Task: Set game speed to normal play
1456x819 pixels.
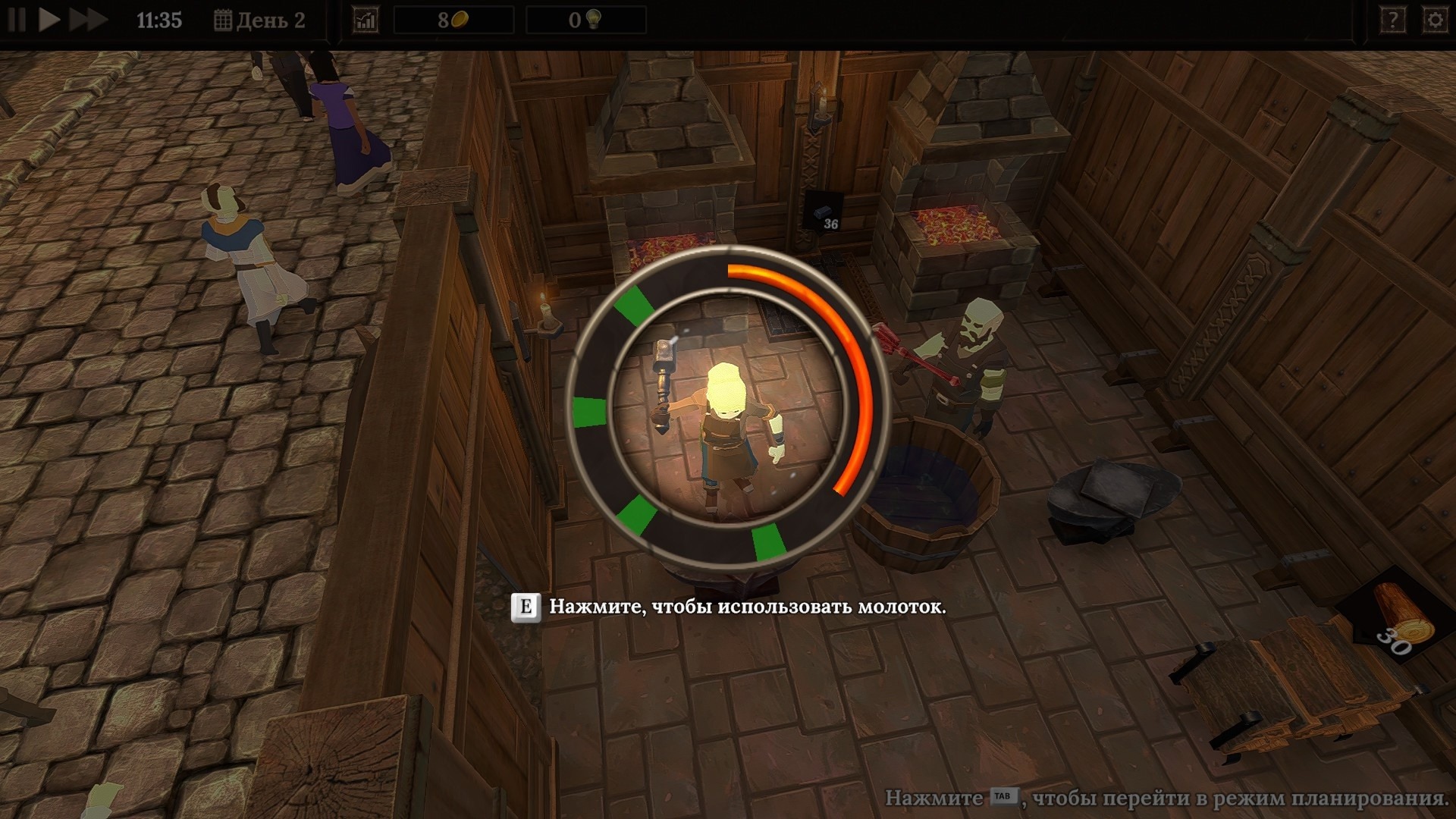Action: [x=49, y=20]
